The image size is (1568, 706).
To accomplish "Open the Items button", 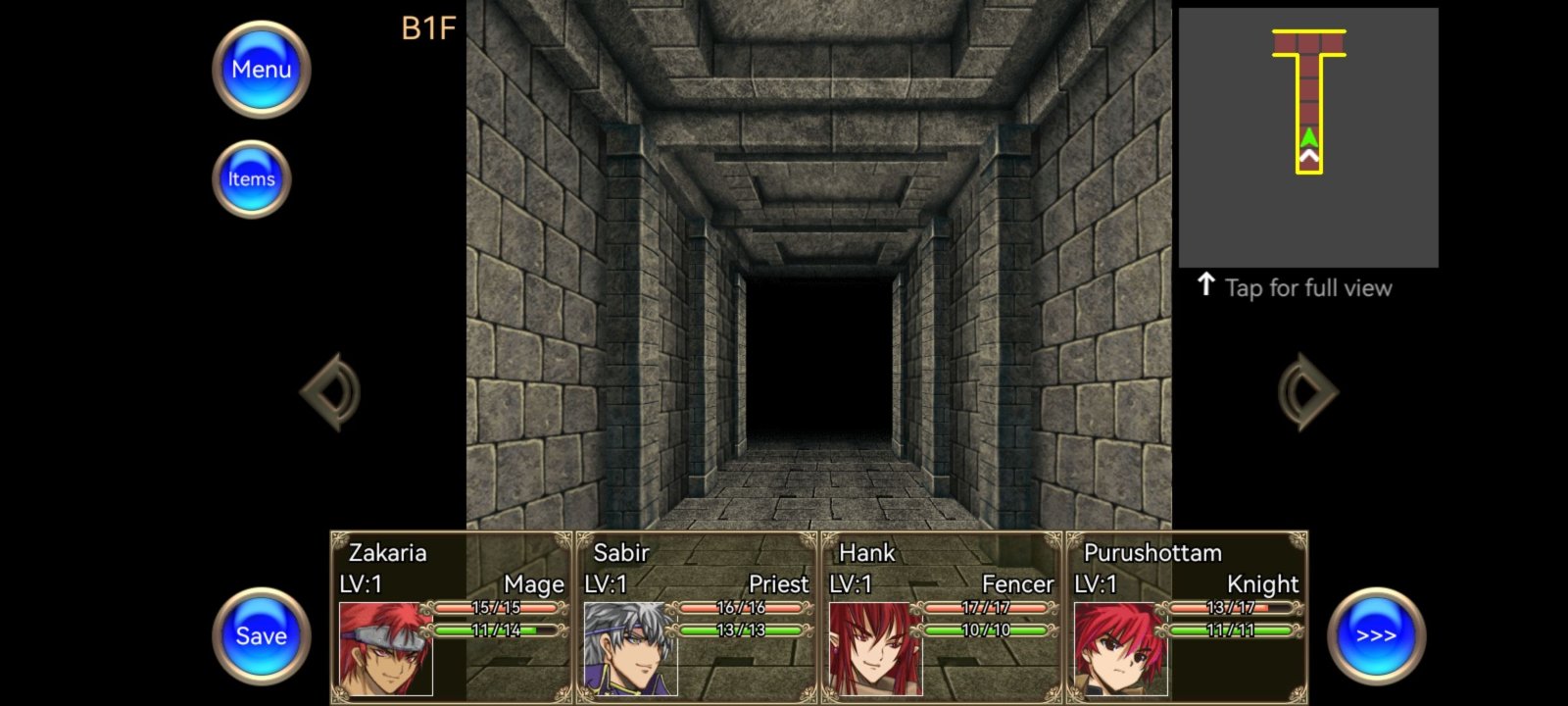I will tap(252, 178).
